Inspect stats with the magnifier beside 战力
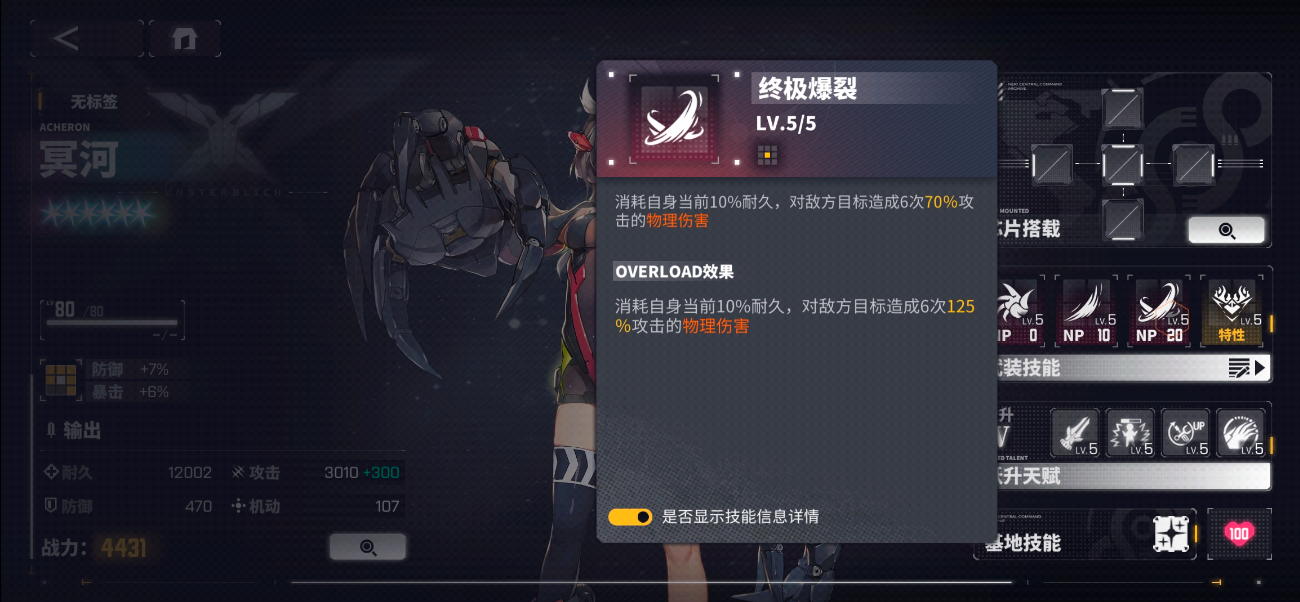Image resolution: width=1300 pixels, height=602 pixels. click(x=367, y=547)
